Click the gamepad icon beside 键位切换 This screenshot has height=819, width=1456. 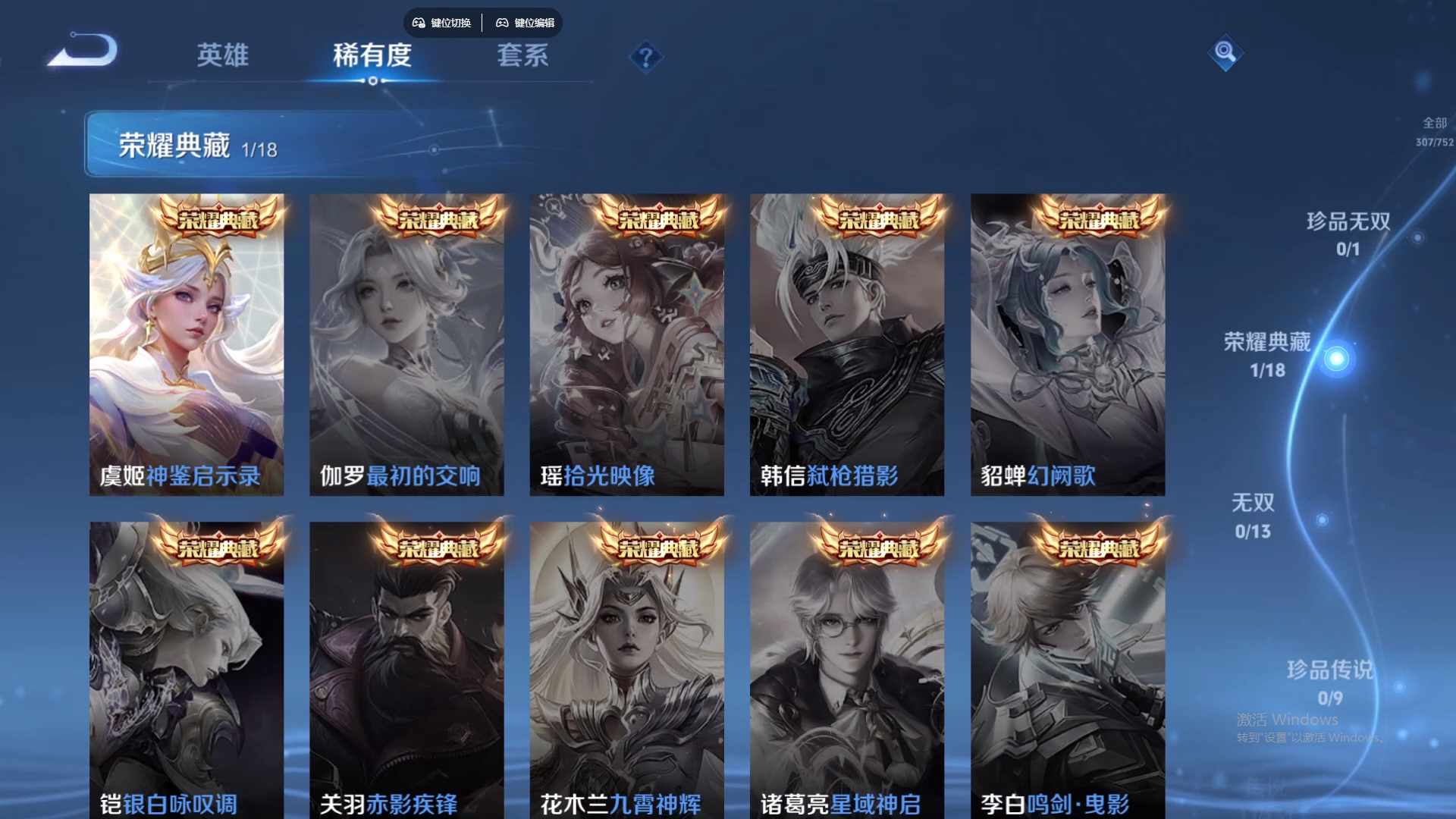pyautogui.click(x=418, y=23)
